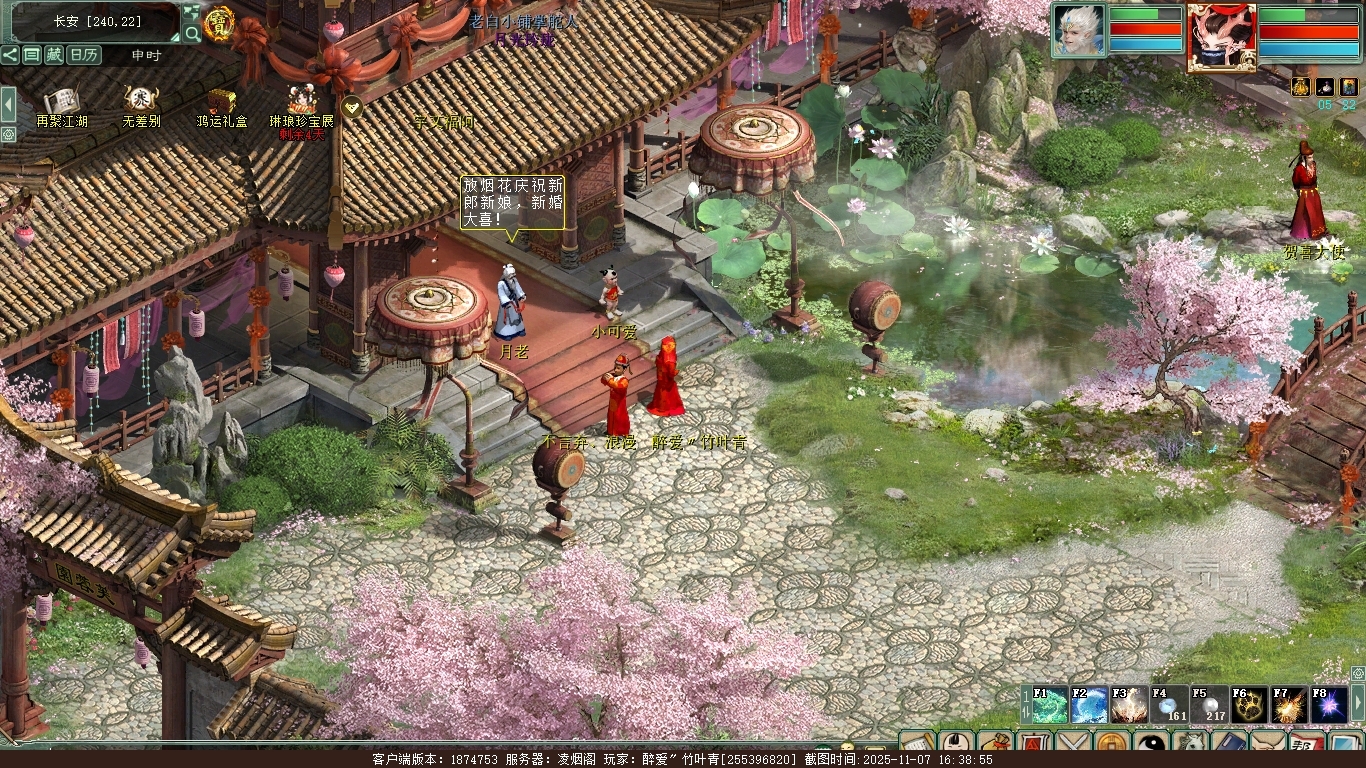Use the F2 blue wave skill

[1090, 705]
